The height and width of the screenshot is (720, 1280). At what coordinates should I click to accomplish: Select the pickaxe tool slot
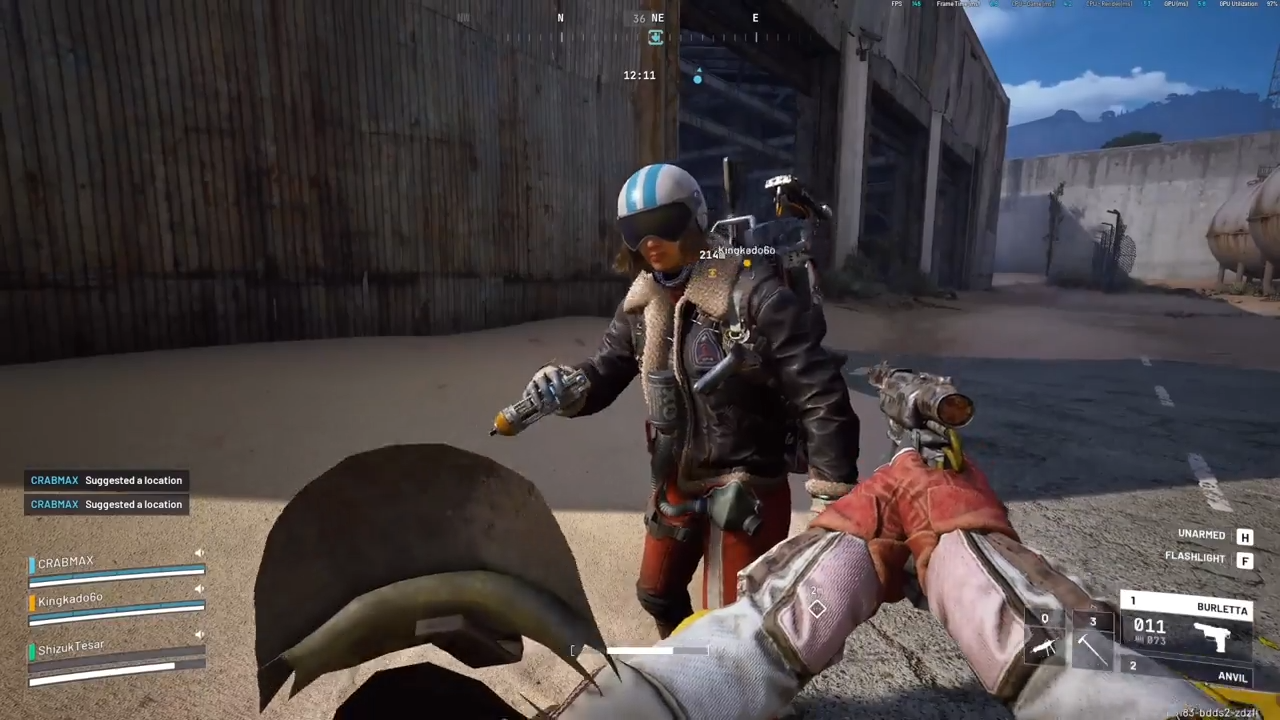pyautogui.click(x=1092, y=640)
